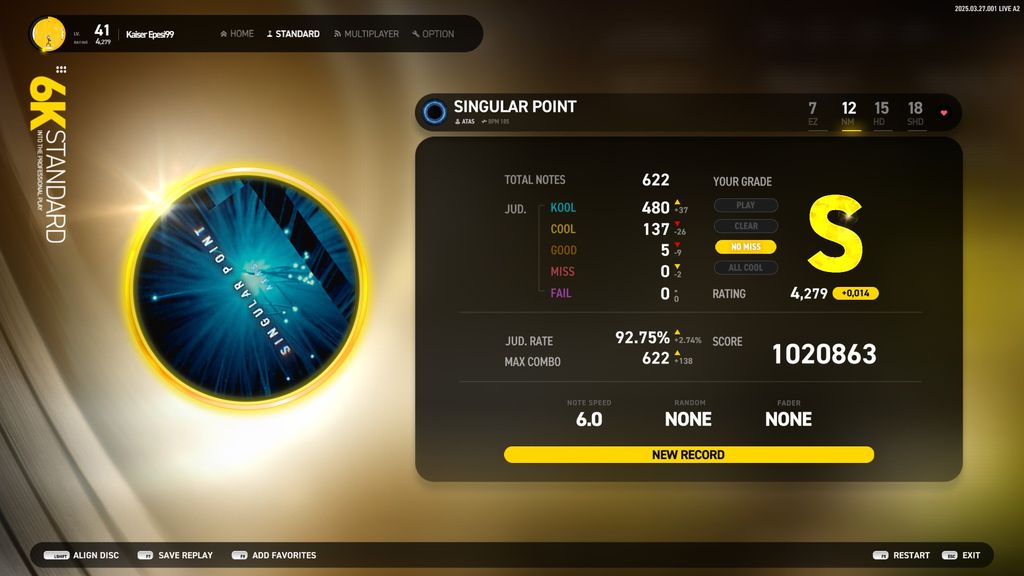Click the Singular Point disc artwork
Viewport: 1024px width, 576px height.
pyautogui.click(x=246, y=290)
